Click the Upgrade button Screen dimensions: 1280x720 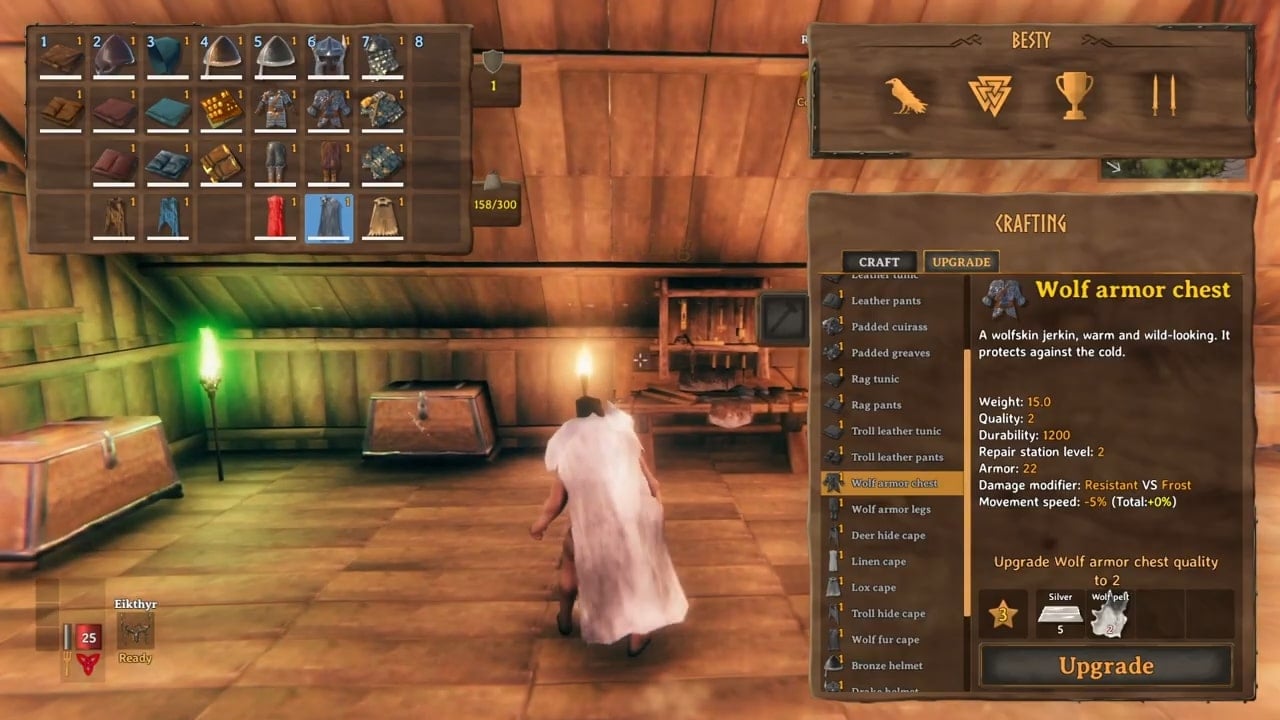(x=1105, y=666)
